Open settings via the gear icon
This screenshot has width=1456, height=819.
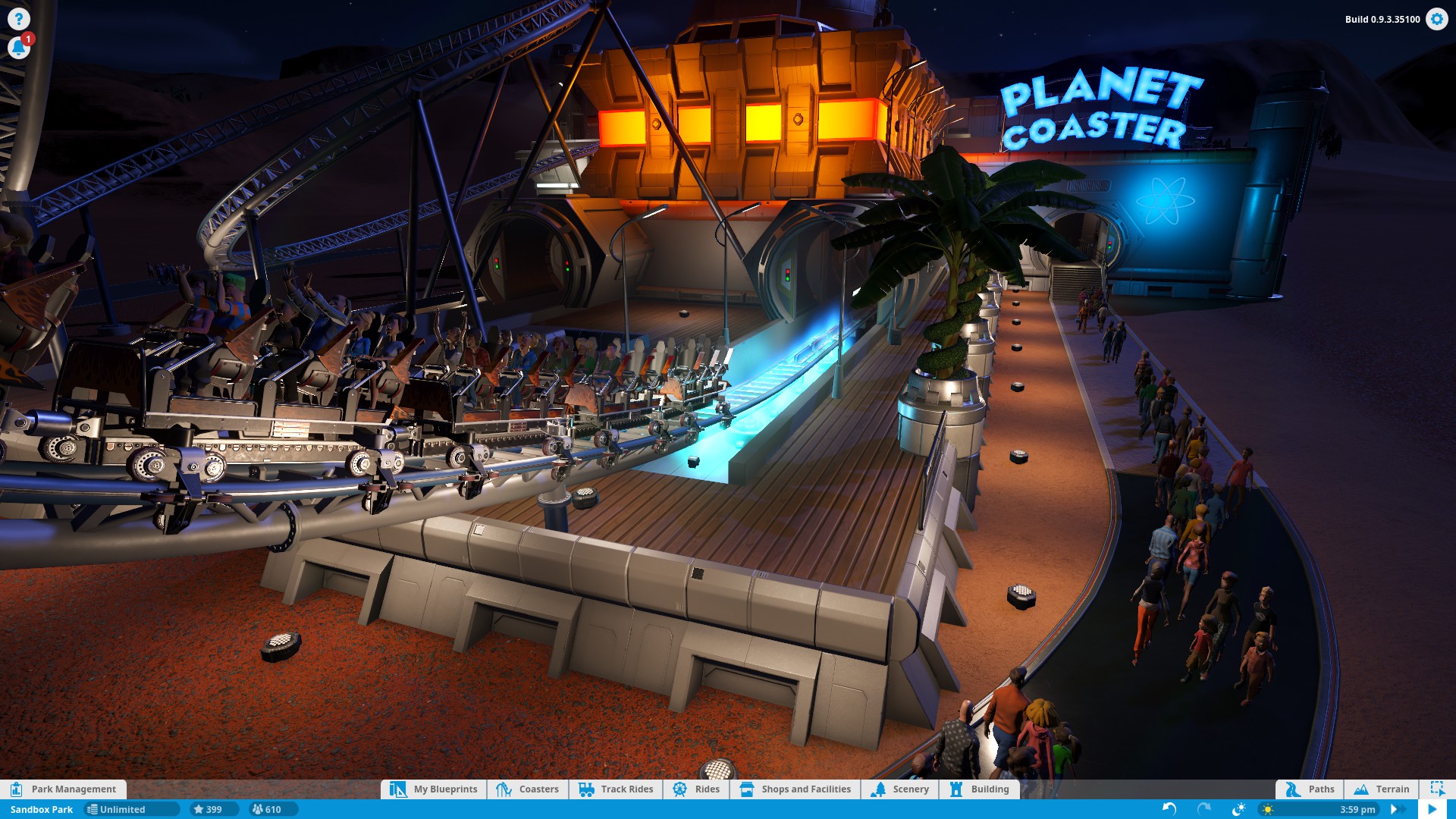(1437, 20)
